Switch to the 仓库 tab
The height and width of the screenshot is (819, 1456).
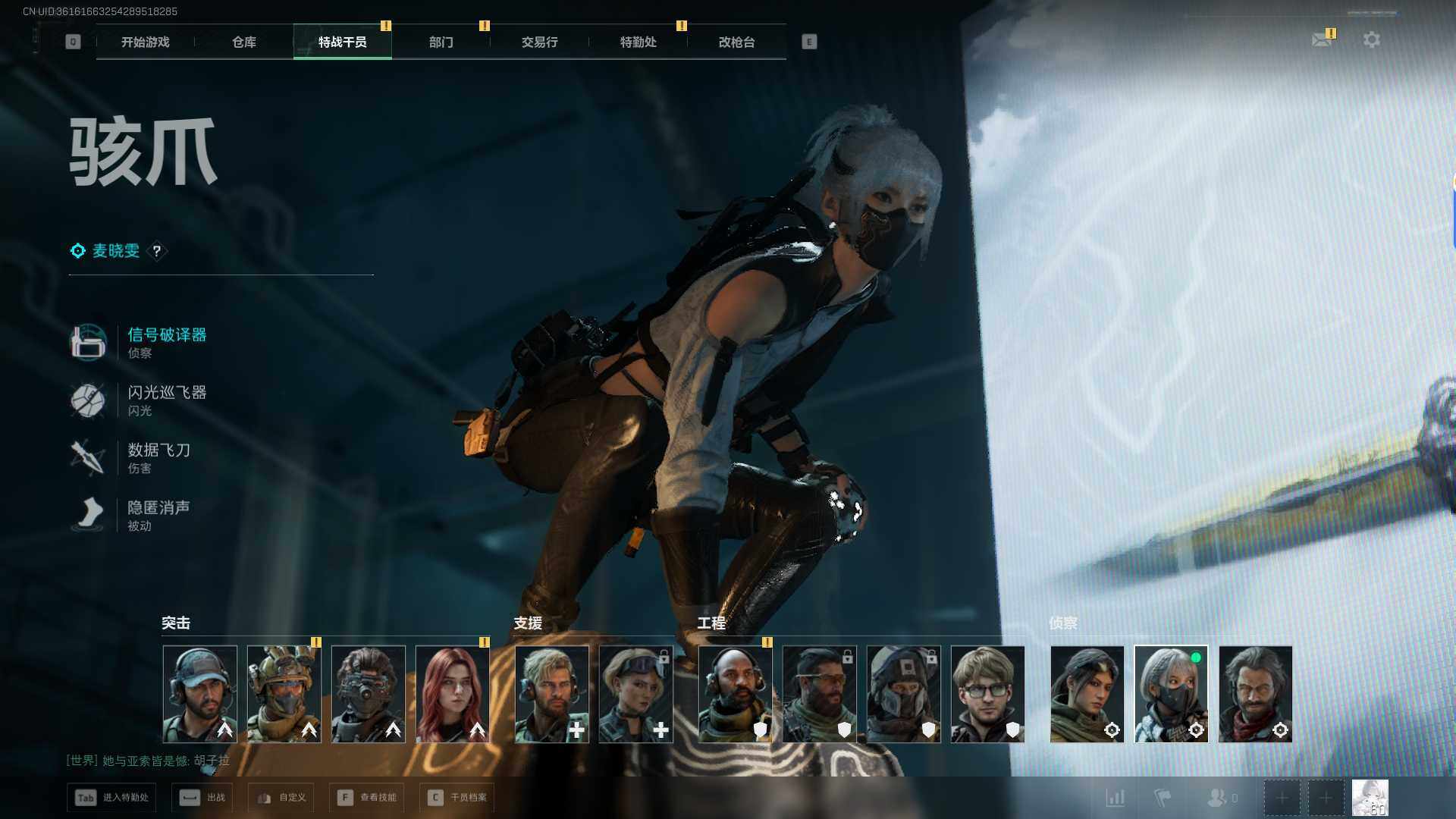[244, 42]
